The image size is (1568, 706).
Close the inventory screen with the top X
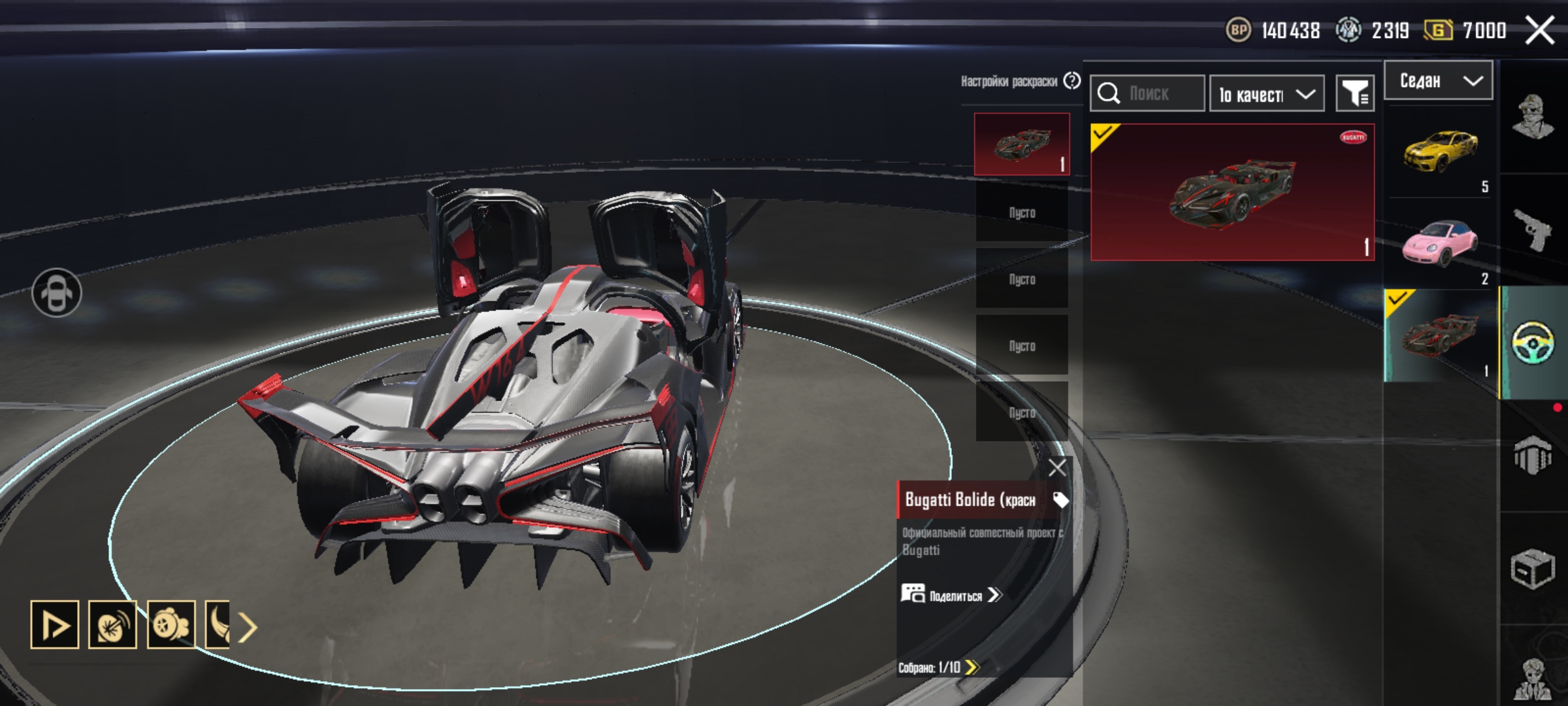coord(1539,30)
